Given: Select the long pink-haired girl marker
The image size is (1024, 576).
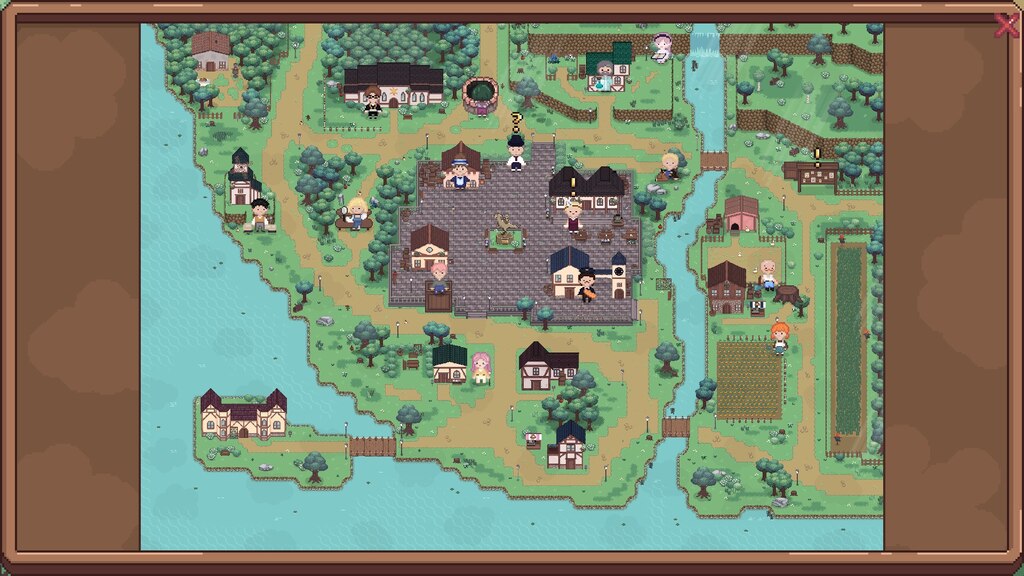Looking at the screenshot, I should click(481, 368).
